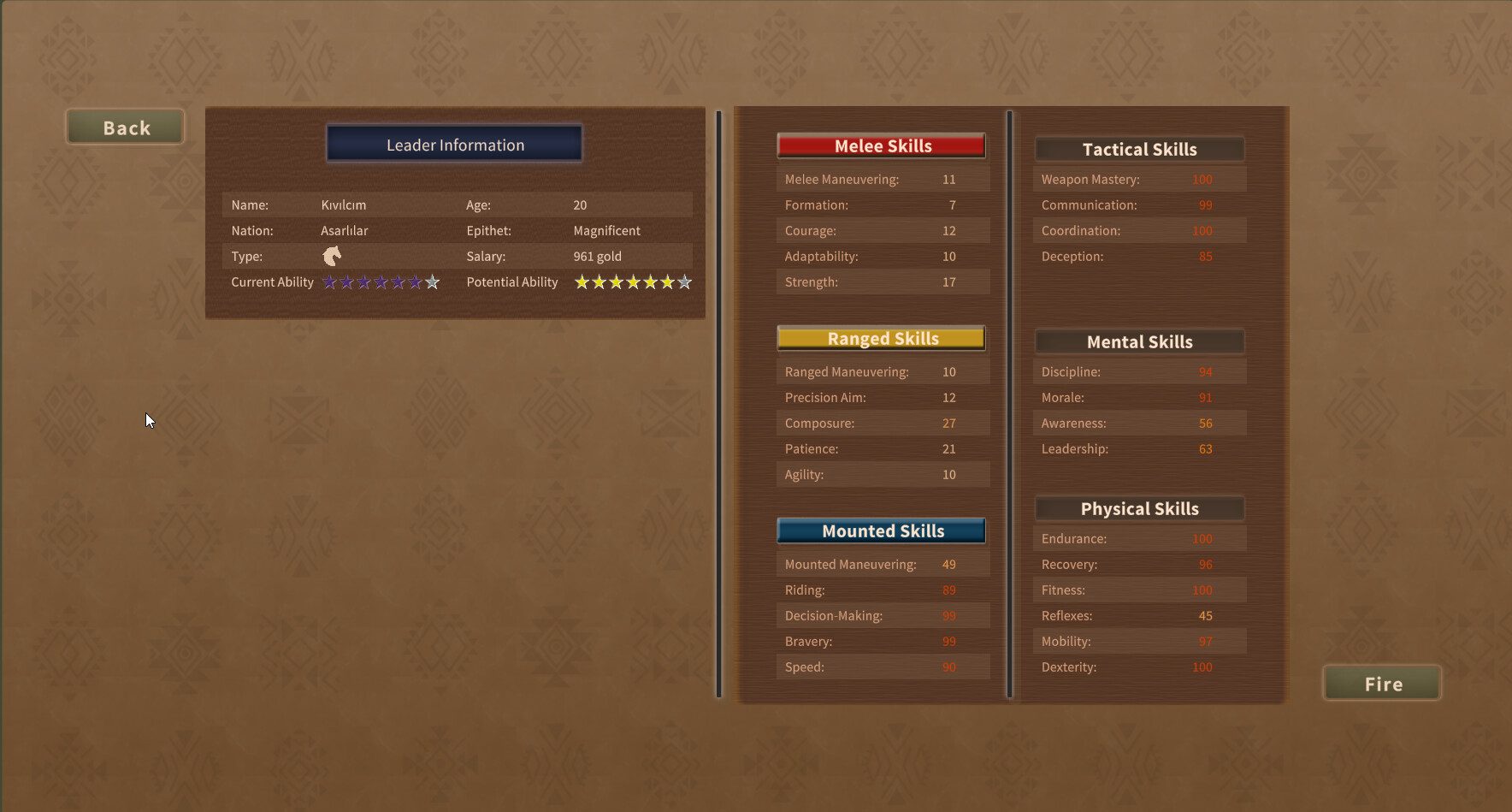Click the Mental Skills header

tap(1139, 341)
